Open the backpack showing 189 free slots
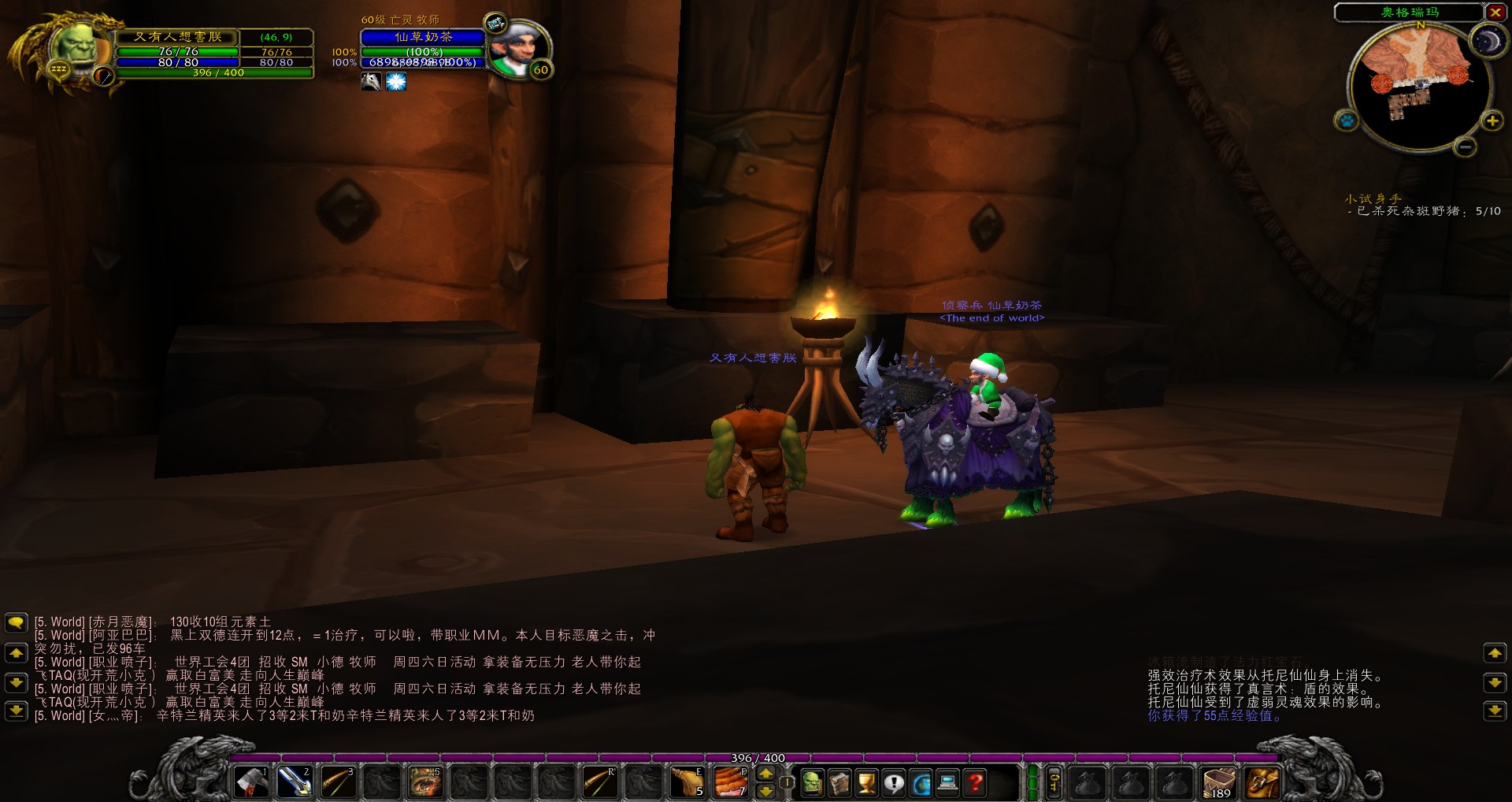This screenshot has height=802, width=1512. click(x=1217, y=784)
